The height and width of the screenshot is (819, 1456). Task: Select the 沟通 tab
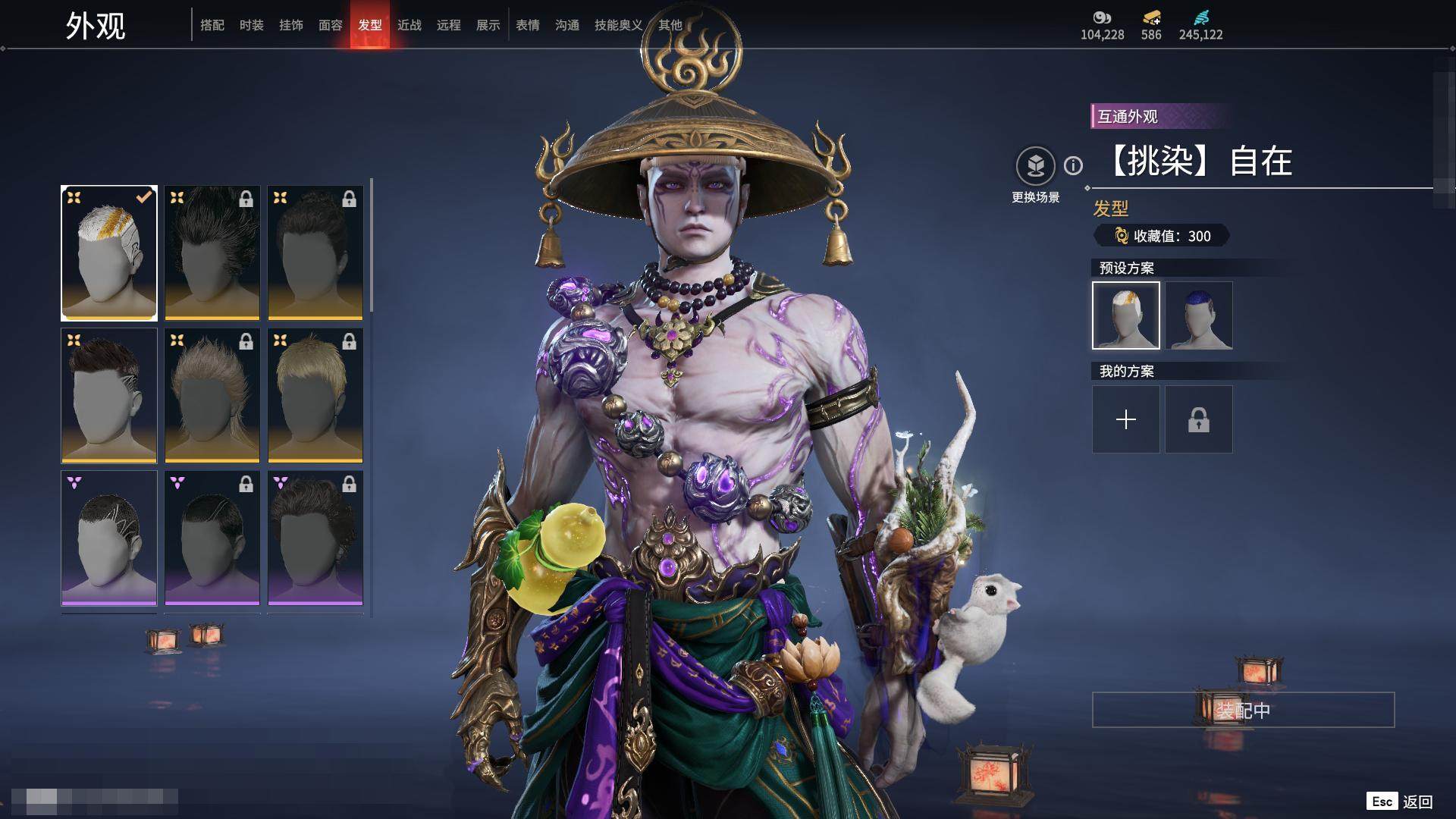tap(567, 25)
